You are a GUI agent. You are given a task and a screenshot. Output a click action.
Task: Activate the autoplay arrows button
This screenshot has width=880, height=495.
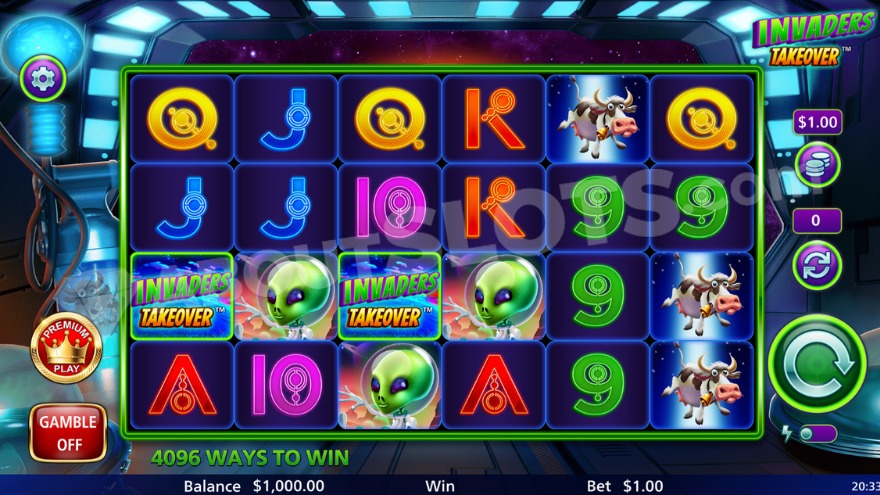(817, 266)
